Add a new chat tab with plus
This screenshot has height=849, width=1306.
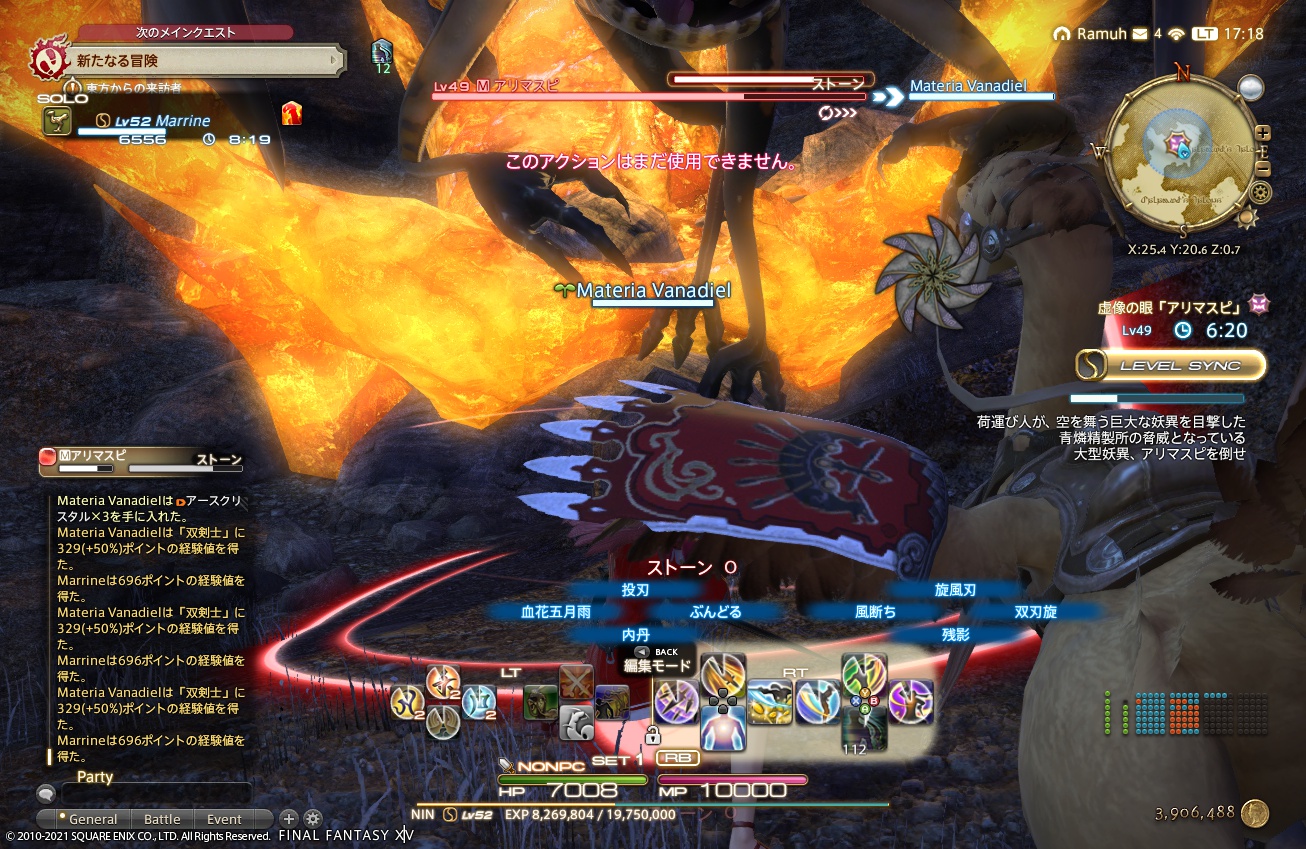pos(288,818)
